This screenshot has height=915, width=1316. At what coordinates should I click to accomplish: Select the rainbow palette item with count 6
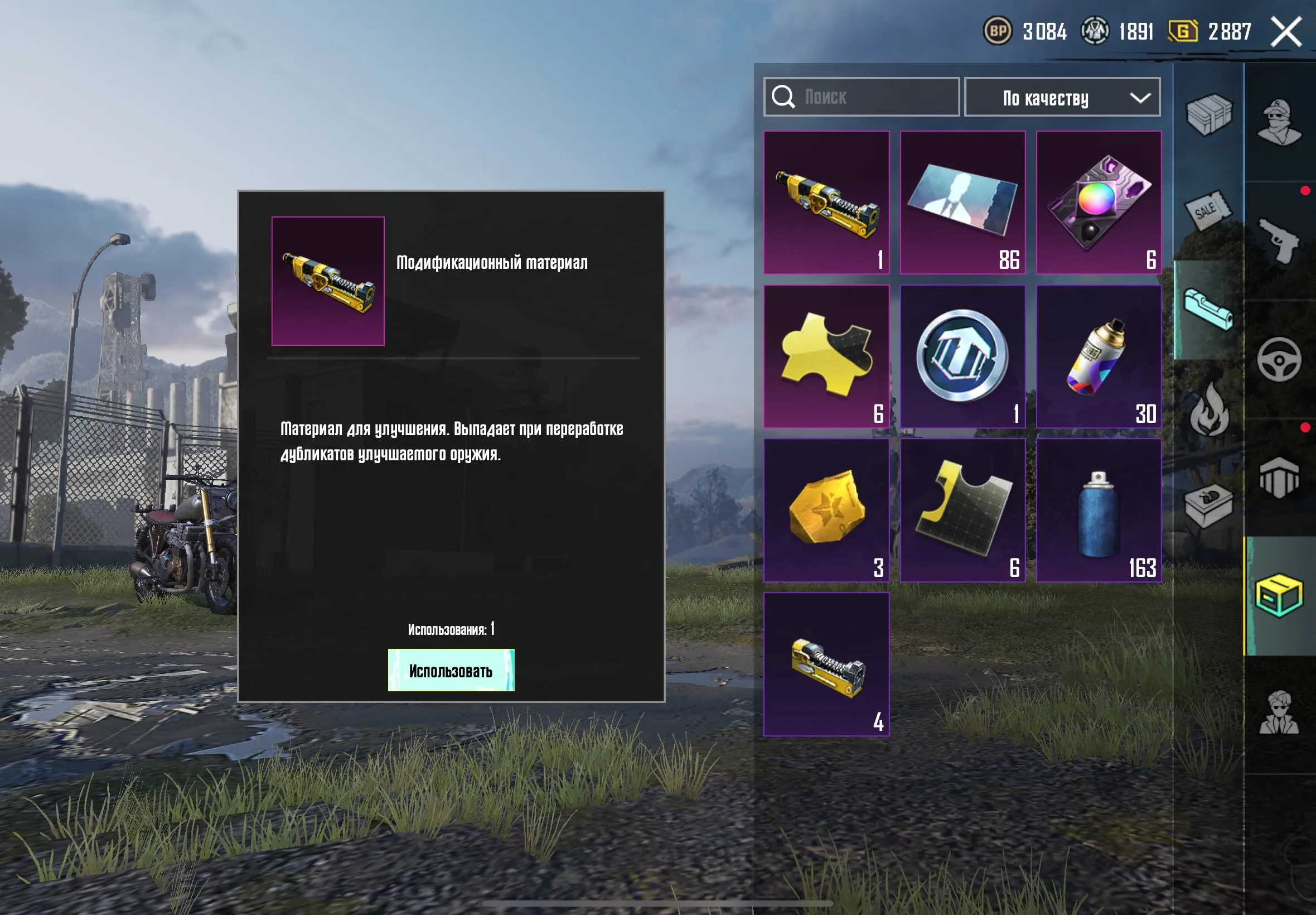(x=1099, y=202)
